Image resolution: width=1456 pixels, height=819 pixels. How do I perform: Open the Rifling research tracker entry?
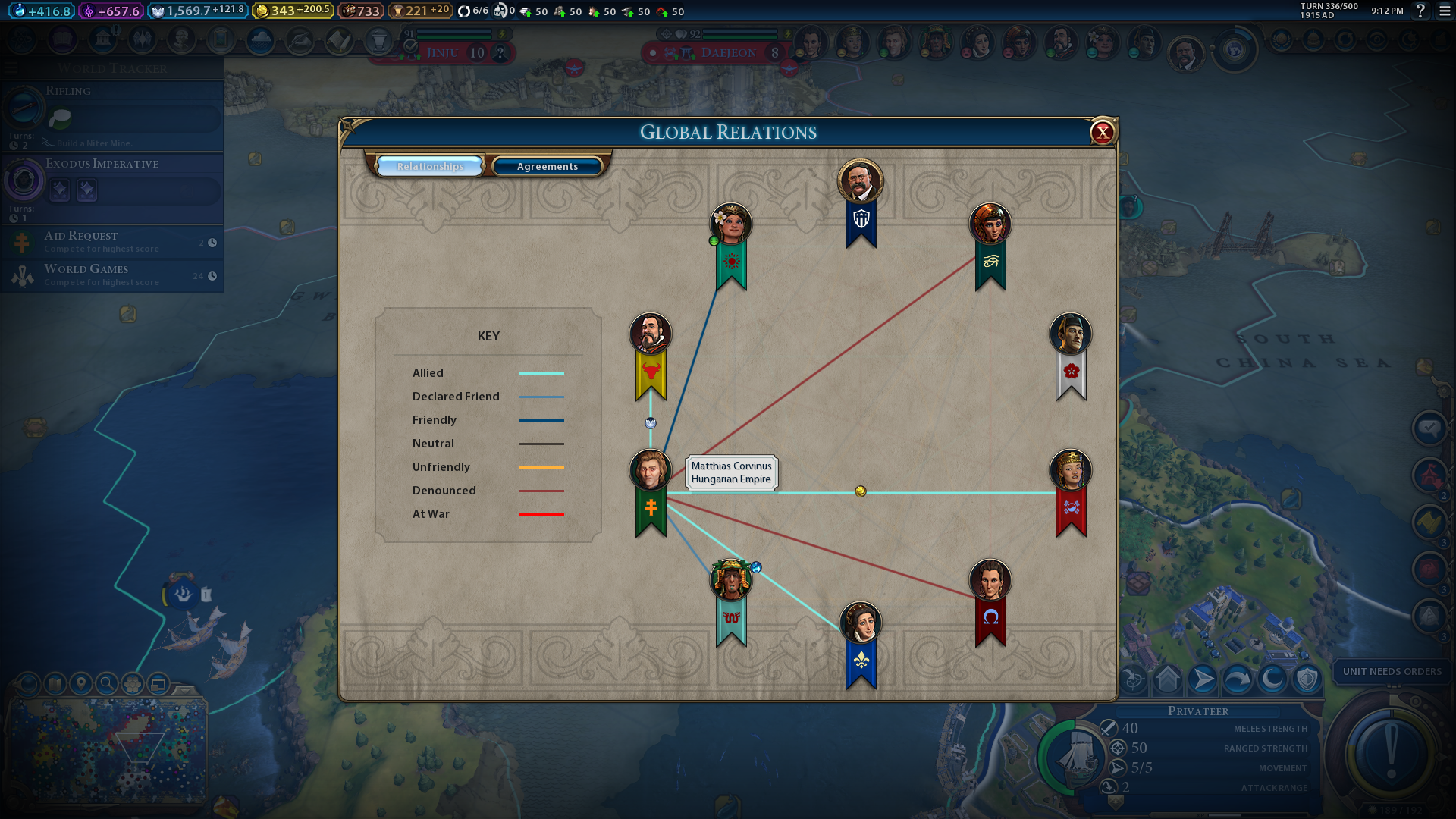[x=114, y=114]
